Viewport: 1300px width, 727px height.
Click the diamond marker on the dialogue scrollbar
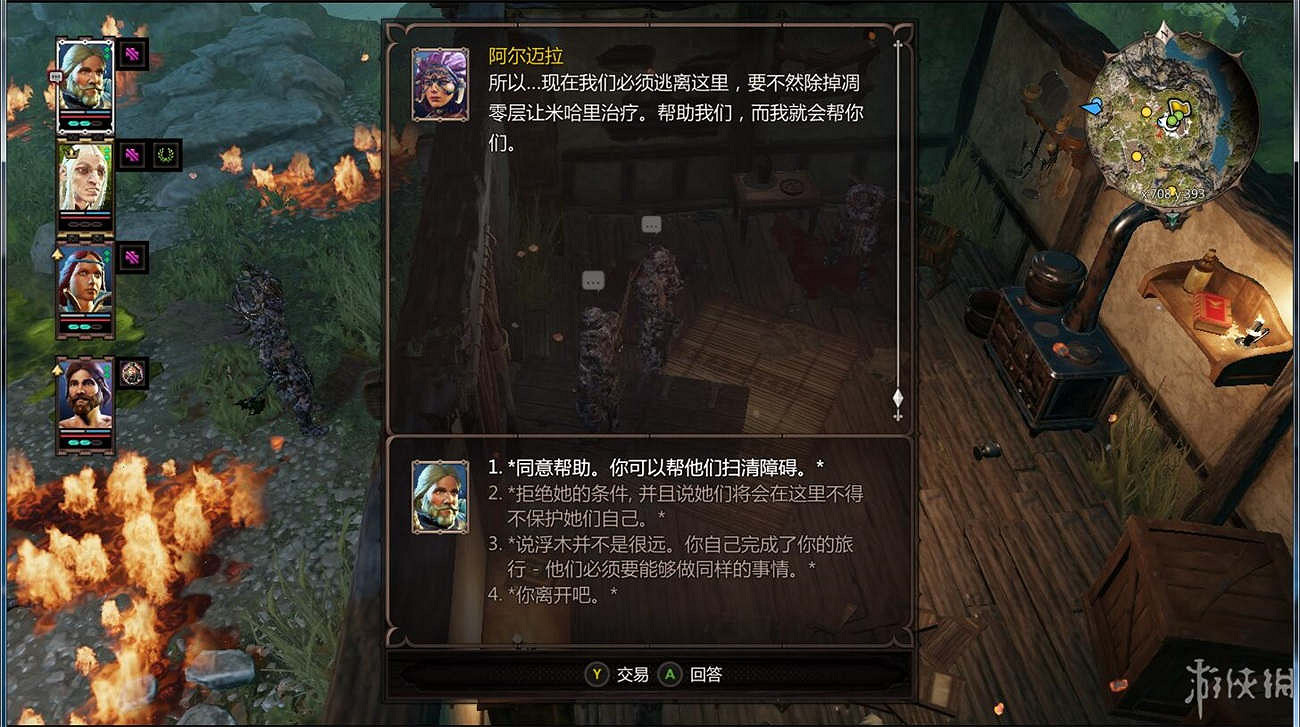click(x=897, y=398)
